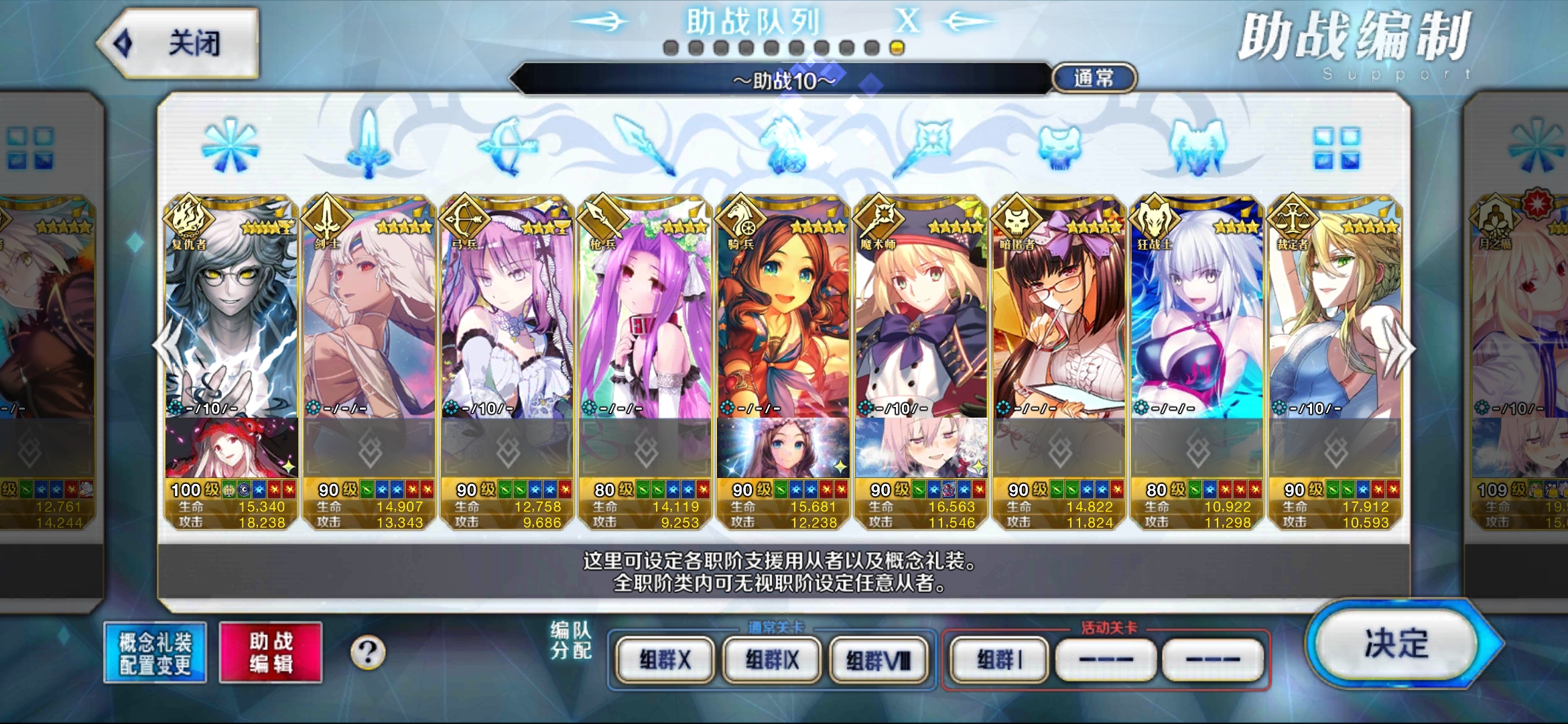
Task: Select the 助战编辑 red button
Action: tap(271, 653)
